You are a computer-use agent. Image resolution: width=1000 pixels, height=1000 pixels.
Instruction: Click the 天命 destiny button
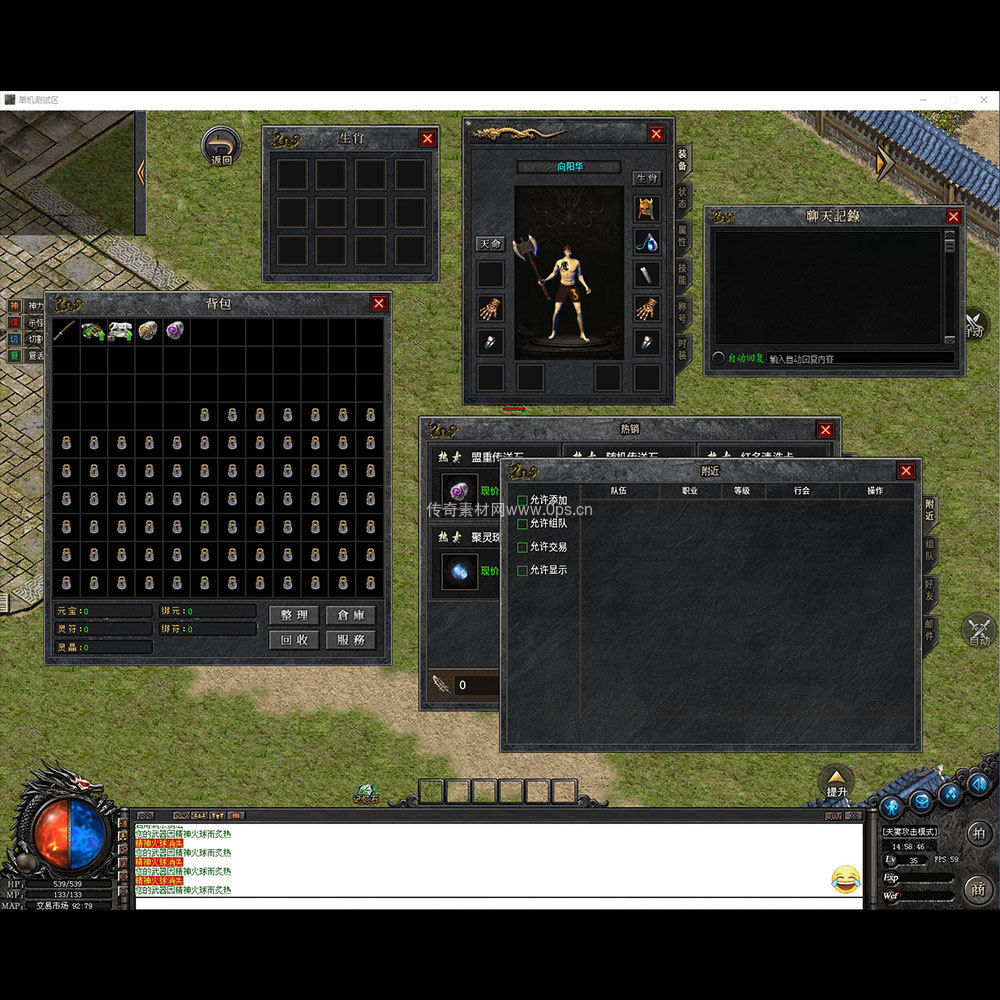pyautogui.click(x=490, y=244)
